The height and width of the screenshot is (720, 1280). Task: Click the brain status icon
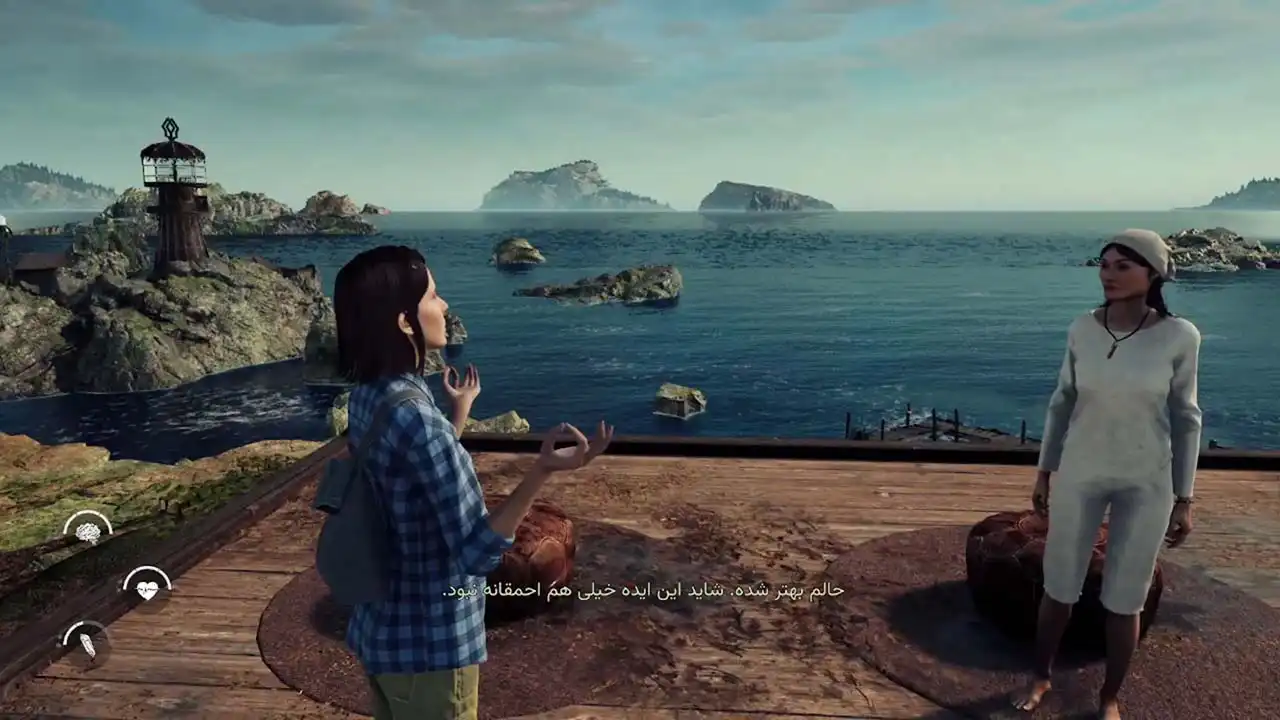click(88, 531)
